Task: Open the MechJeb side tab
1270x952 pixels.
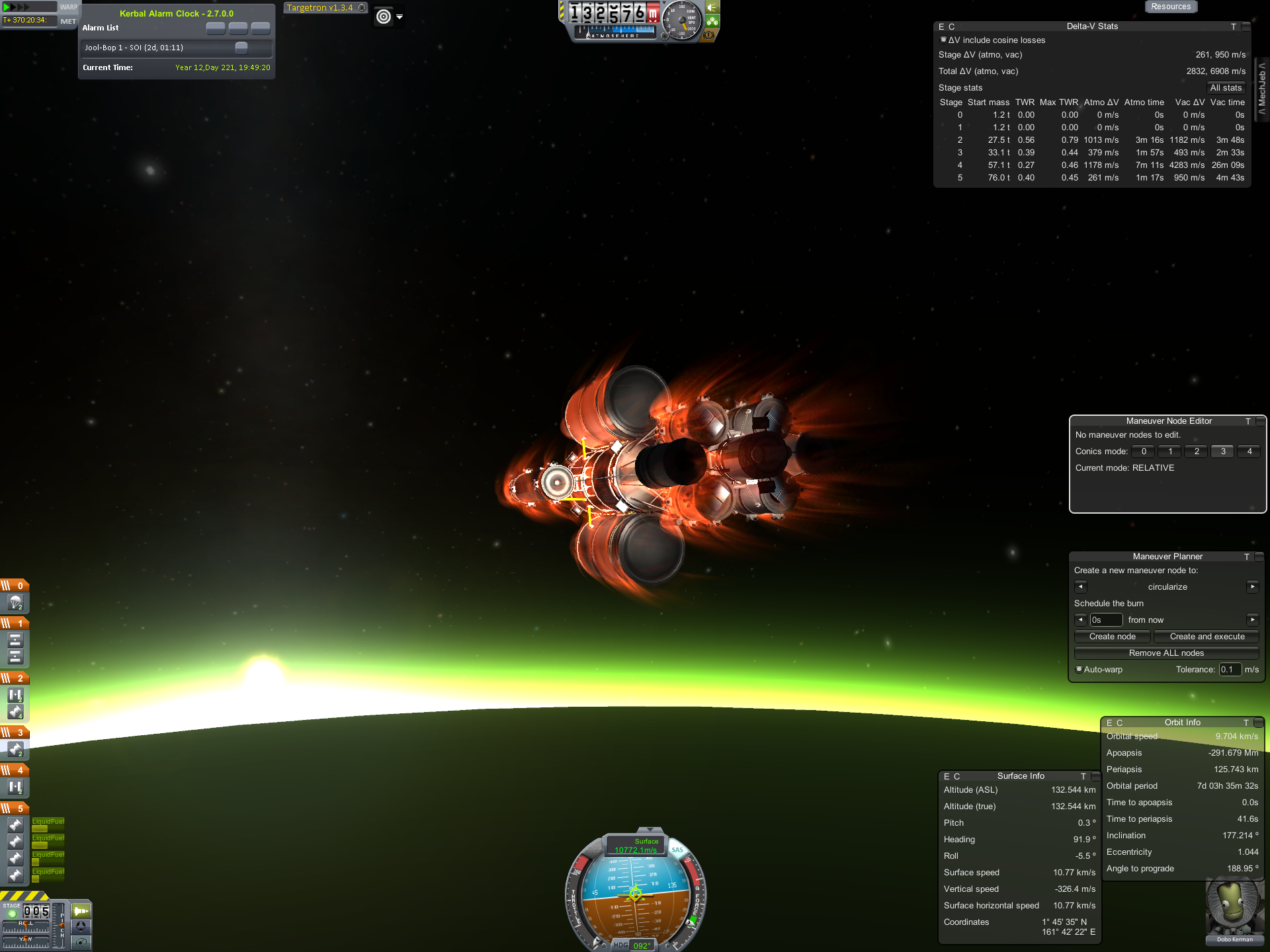Action: [x=1262, y=88]
